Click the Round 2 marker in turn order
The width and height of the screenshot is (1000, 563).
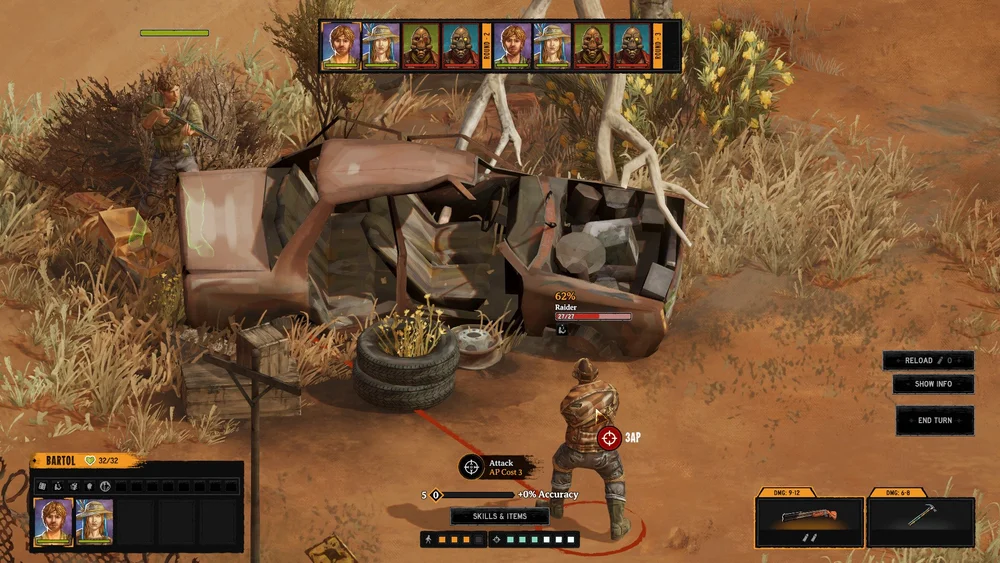click(x=487, y=46)
